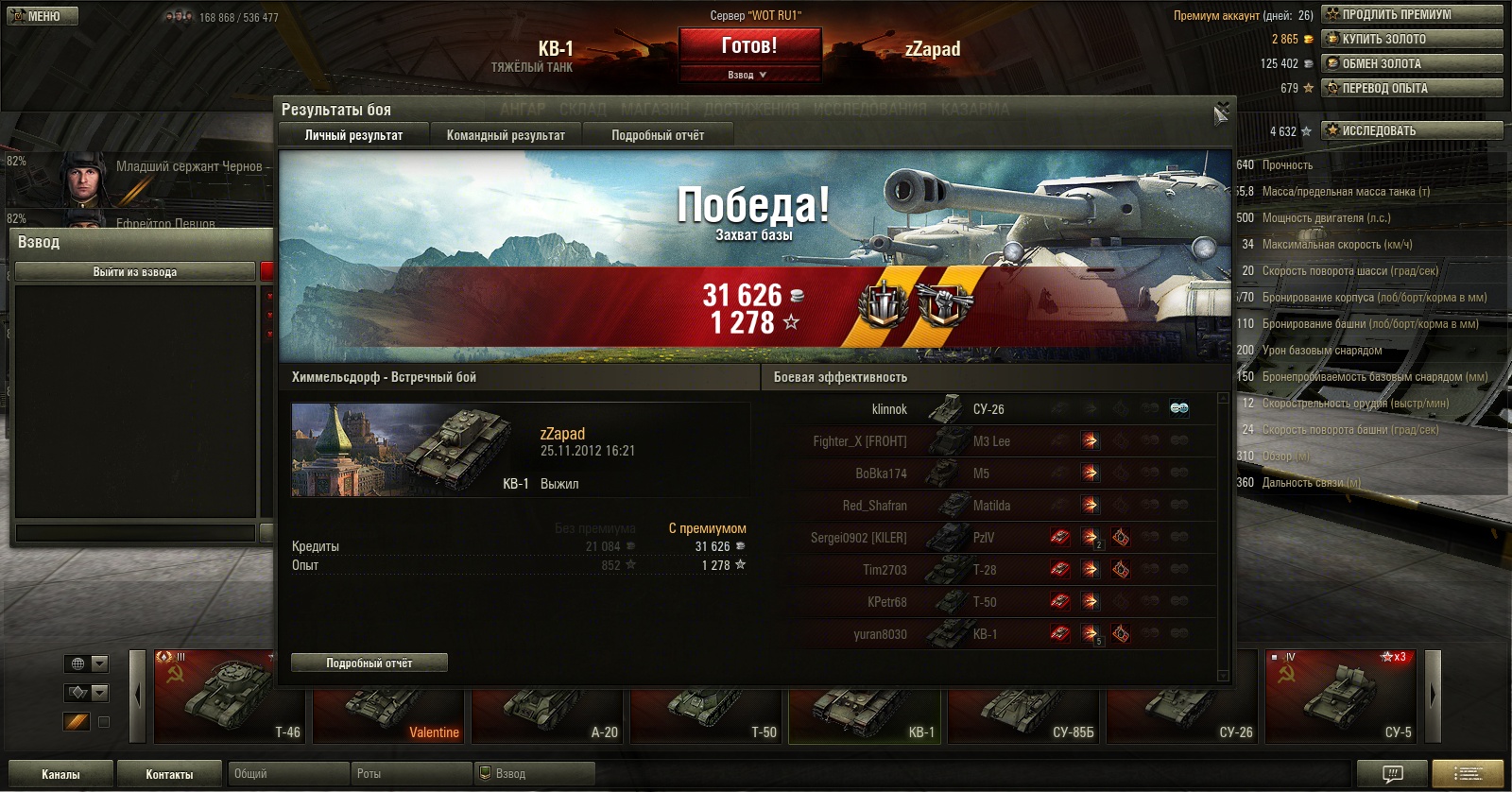The width and height of the screenshot is (1512, 792).
Task: Open the Контакты list
Action: point(169,774)
